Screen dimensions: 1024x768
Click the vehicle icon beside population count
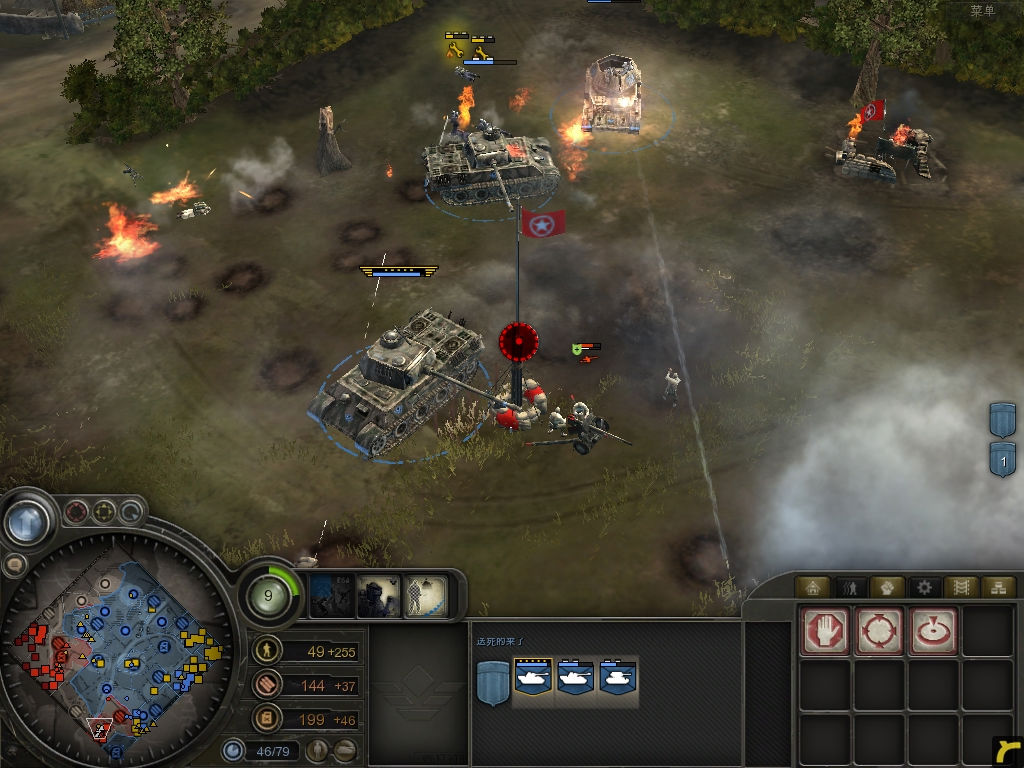pos(345,749)
